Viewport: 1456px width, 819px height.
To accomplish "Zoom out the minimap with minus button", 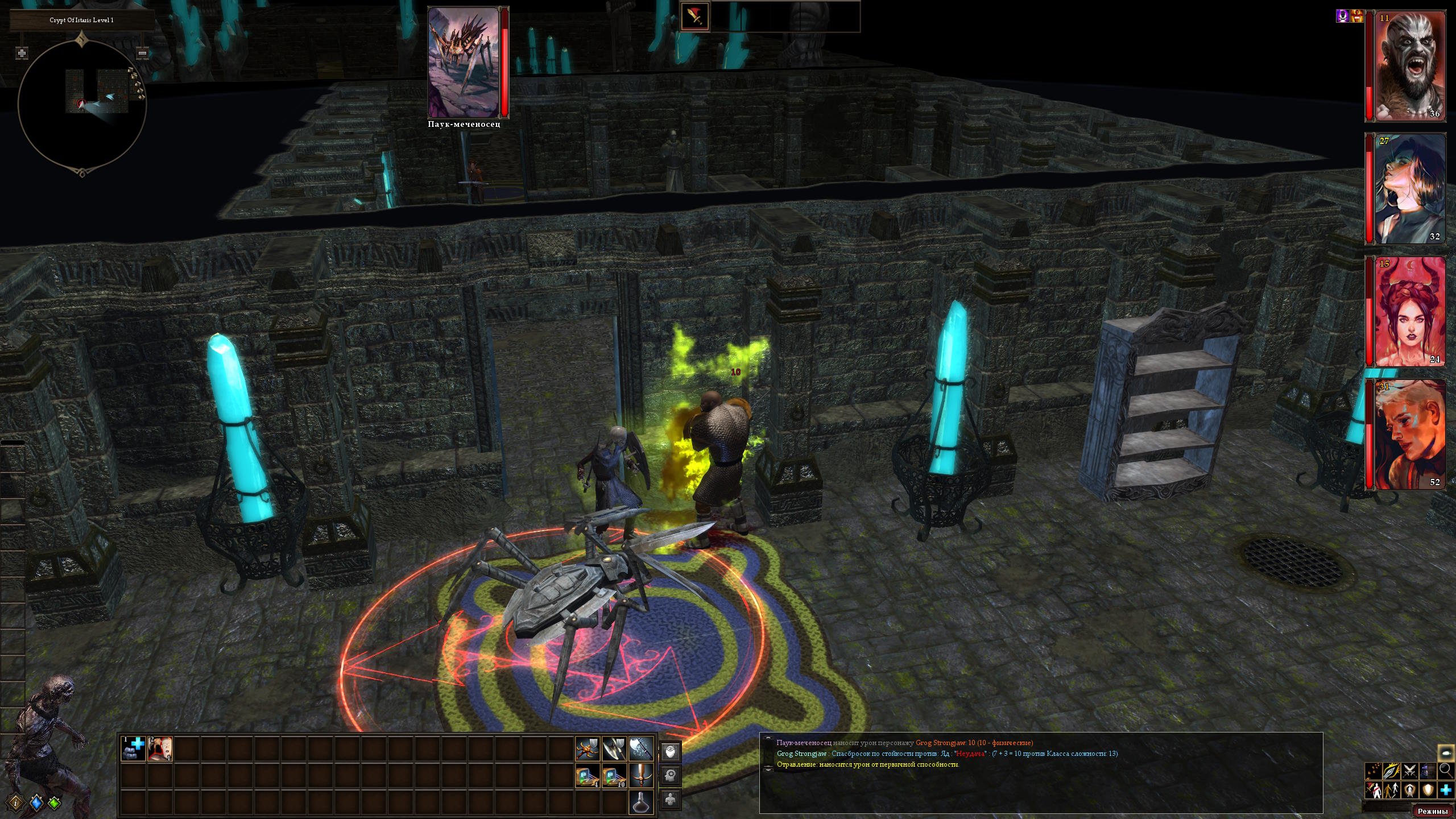I will 143,53.
